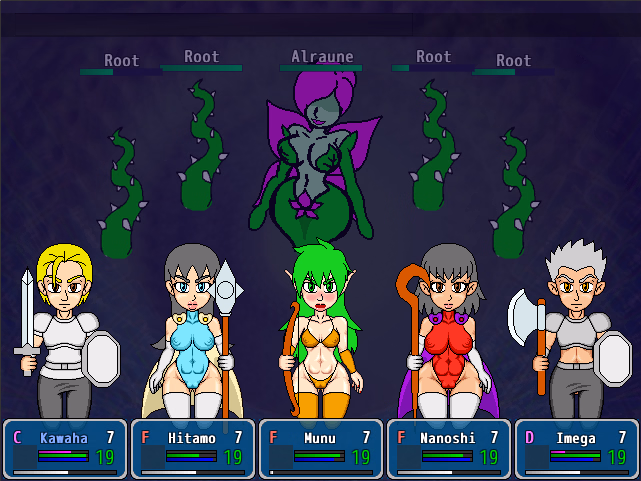Viewport: 641px width, 481px height.
Task: Select Nanoshi's party status panel
Action: tap(449, 448)
